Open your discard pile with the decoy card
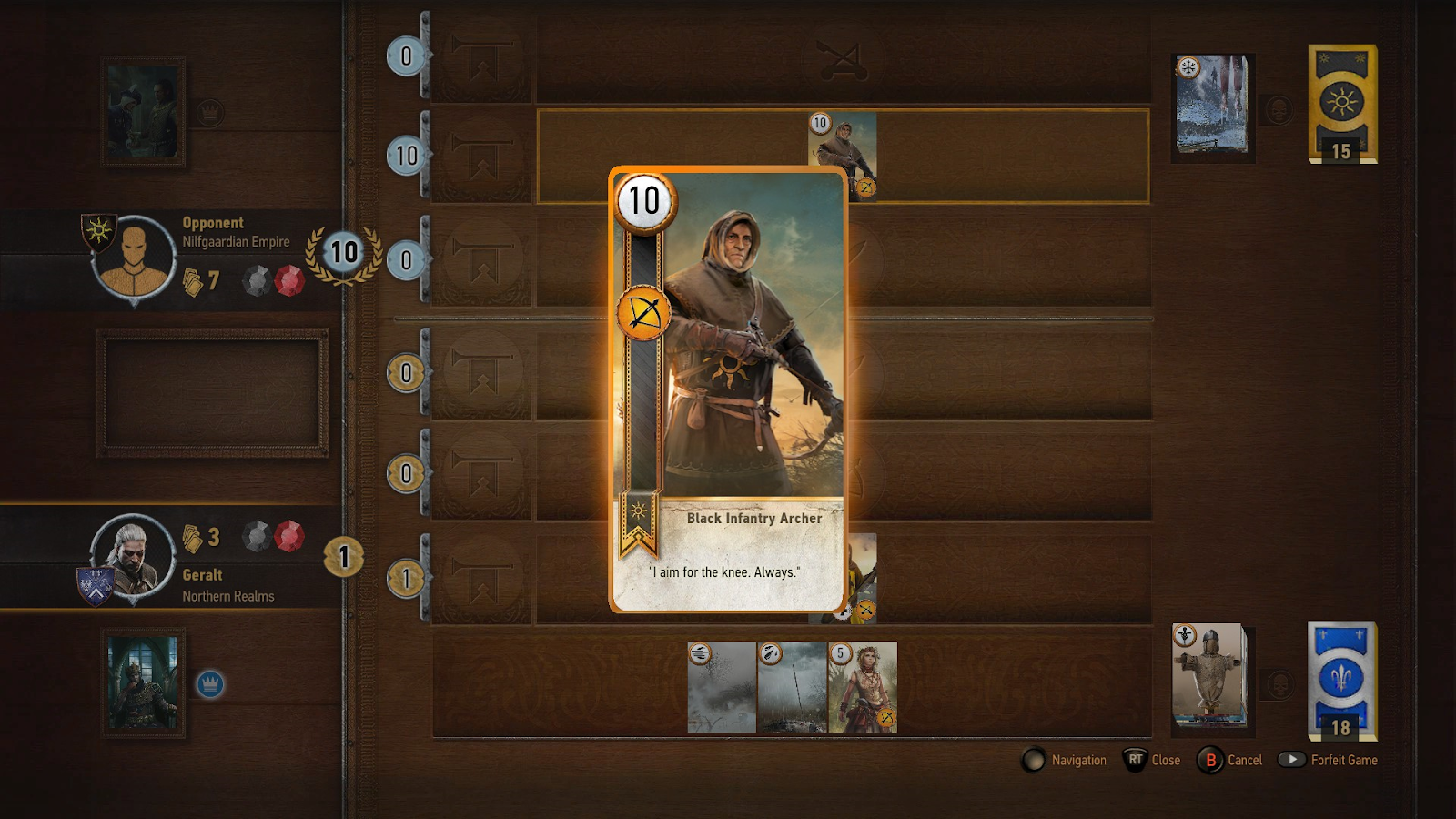The height and width of the screenshot is (819, 1456). coord(1208,675)
